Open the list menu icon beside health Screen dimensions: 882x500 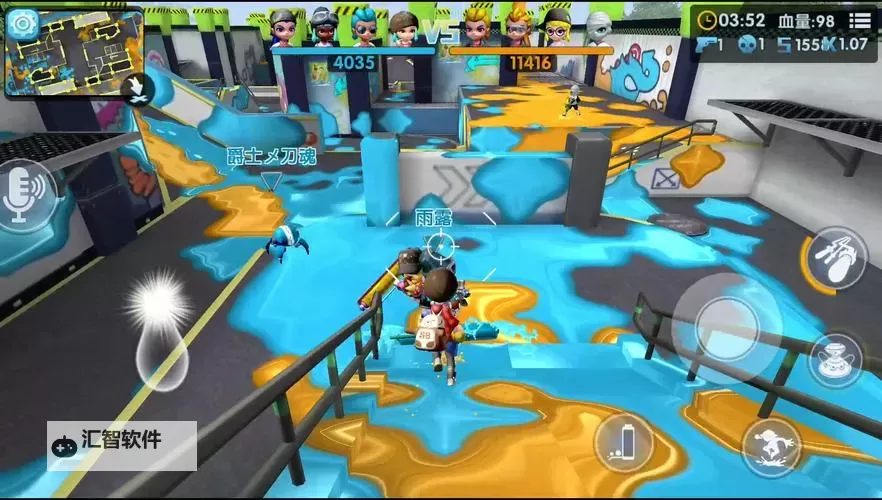click(859, 19)
